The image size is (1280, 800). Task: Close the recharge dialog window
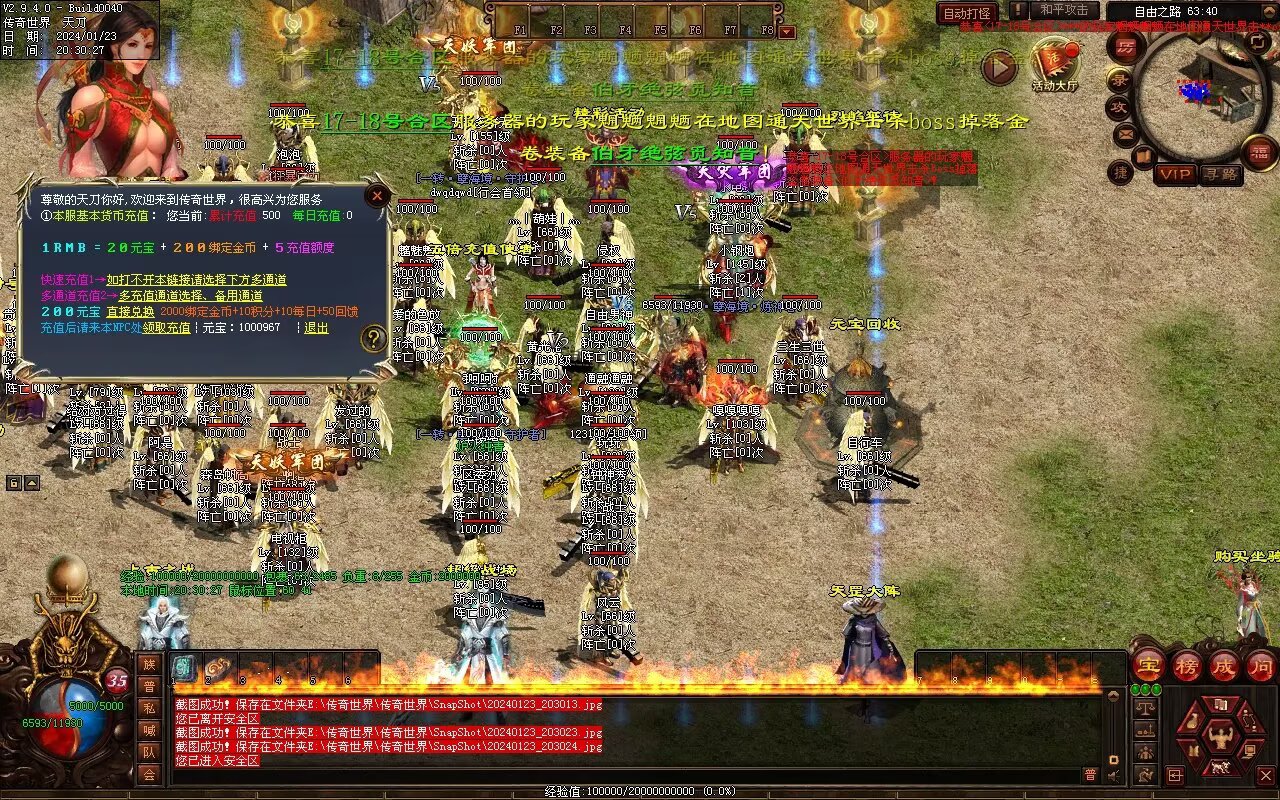click(x=377, y=195)
